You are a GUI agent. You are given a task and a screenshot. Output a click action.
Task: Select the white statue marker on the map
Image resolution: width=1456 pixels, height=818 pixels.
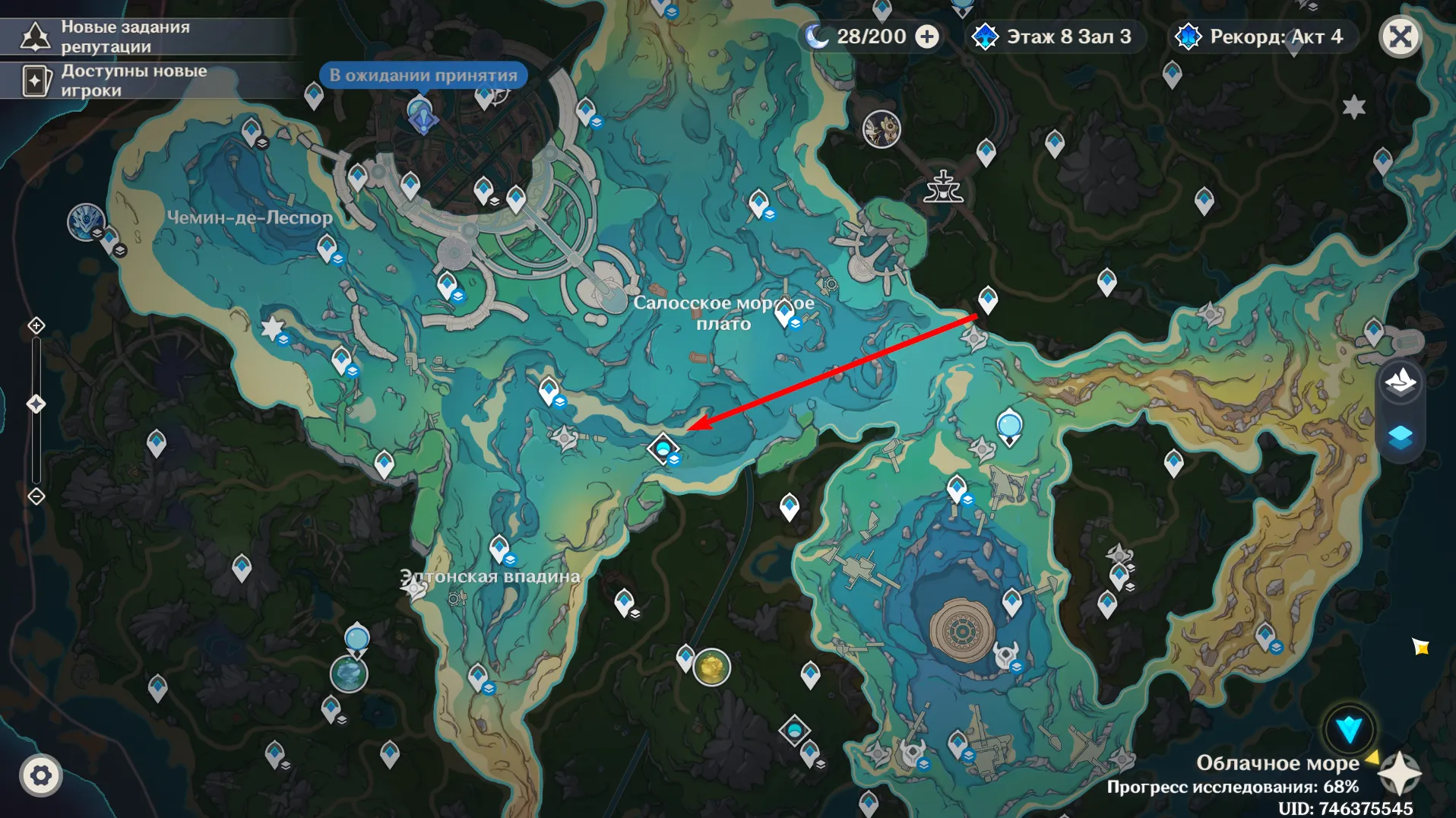coord(943,187)
